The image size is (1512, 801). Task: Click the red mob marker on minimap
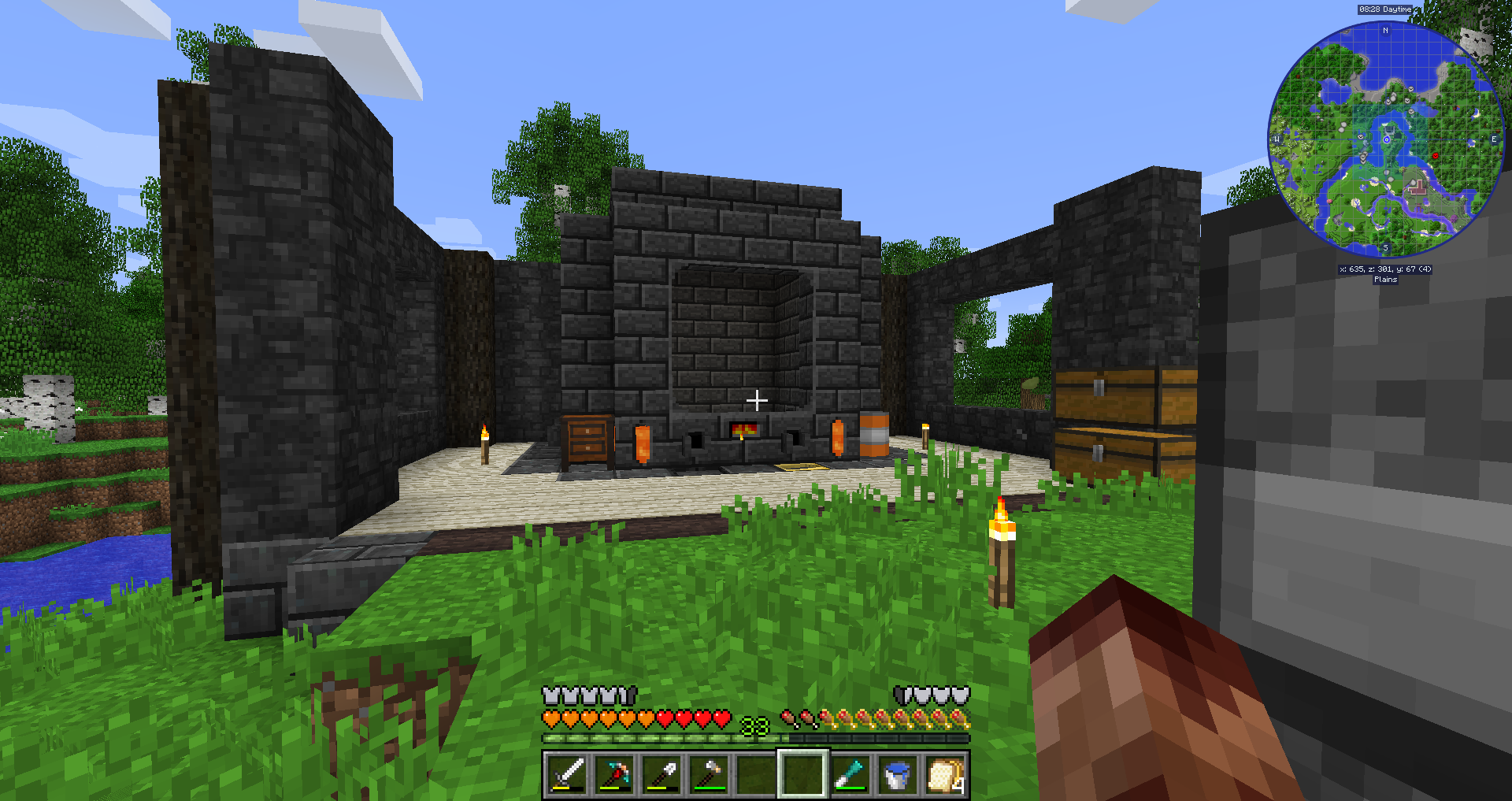(x=1435, y=156)
